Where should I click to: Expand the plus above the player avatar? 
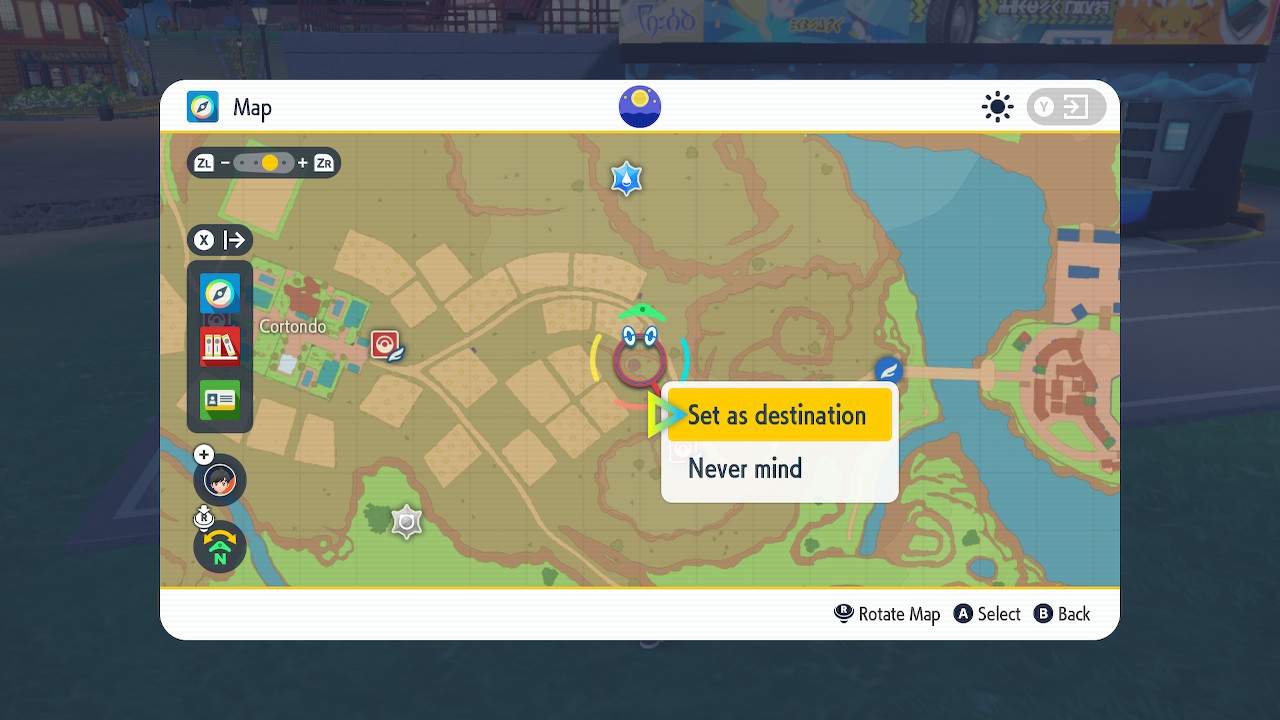[203, 453]
